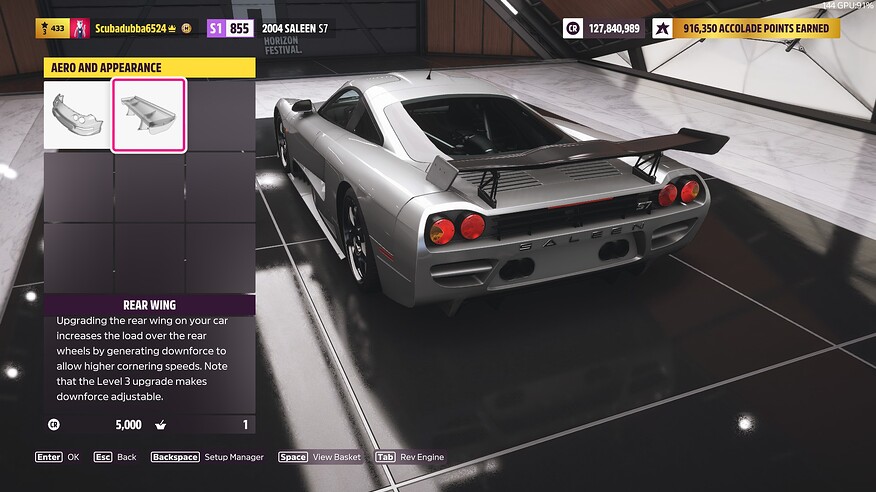Click the OK prompt in bottom bar
Image resolution: width=876 pixels, height=492 pixels.
point(57,457)
